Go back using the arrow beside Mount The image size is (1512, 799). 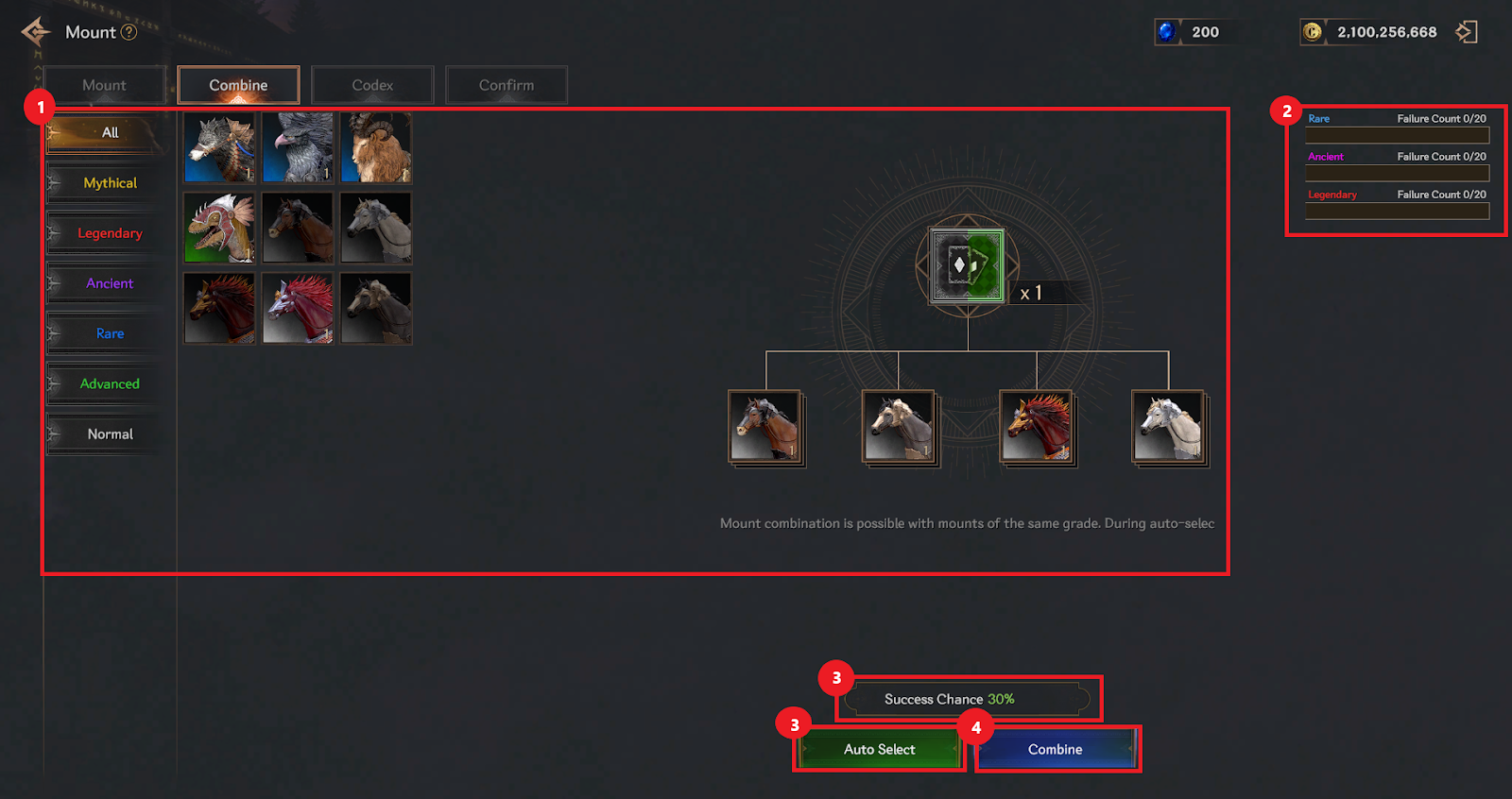[x=36, y=32]
